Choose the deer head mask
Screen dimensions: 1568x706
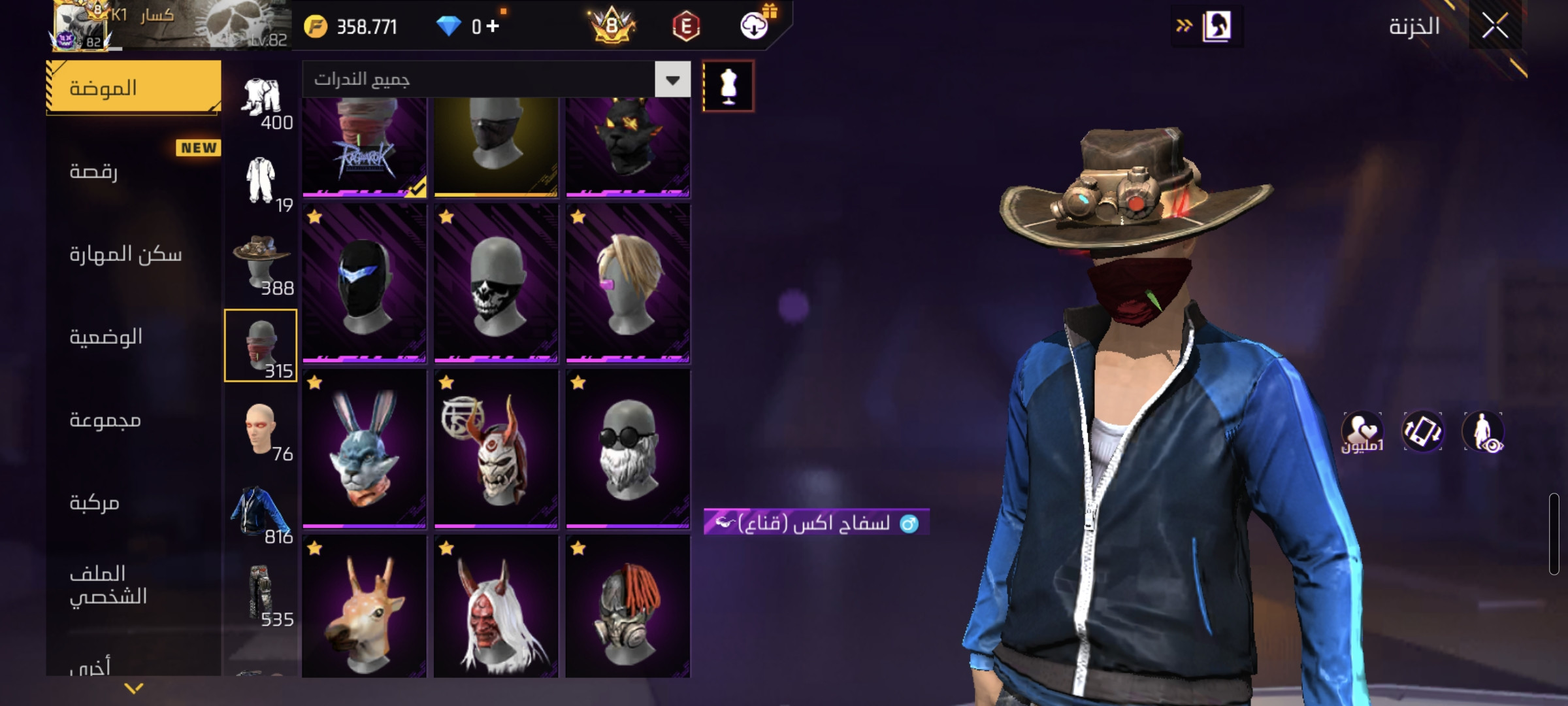pyautogui.click(x=365, y=608)
